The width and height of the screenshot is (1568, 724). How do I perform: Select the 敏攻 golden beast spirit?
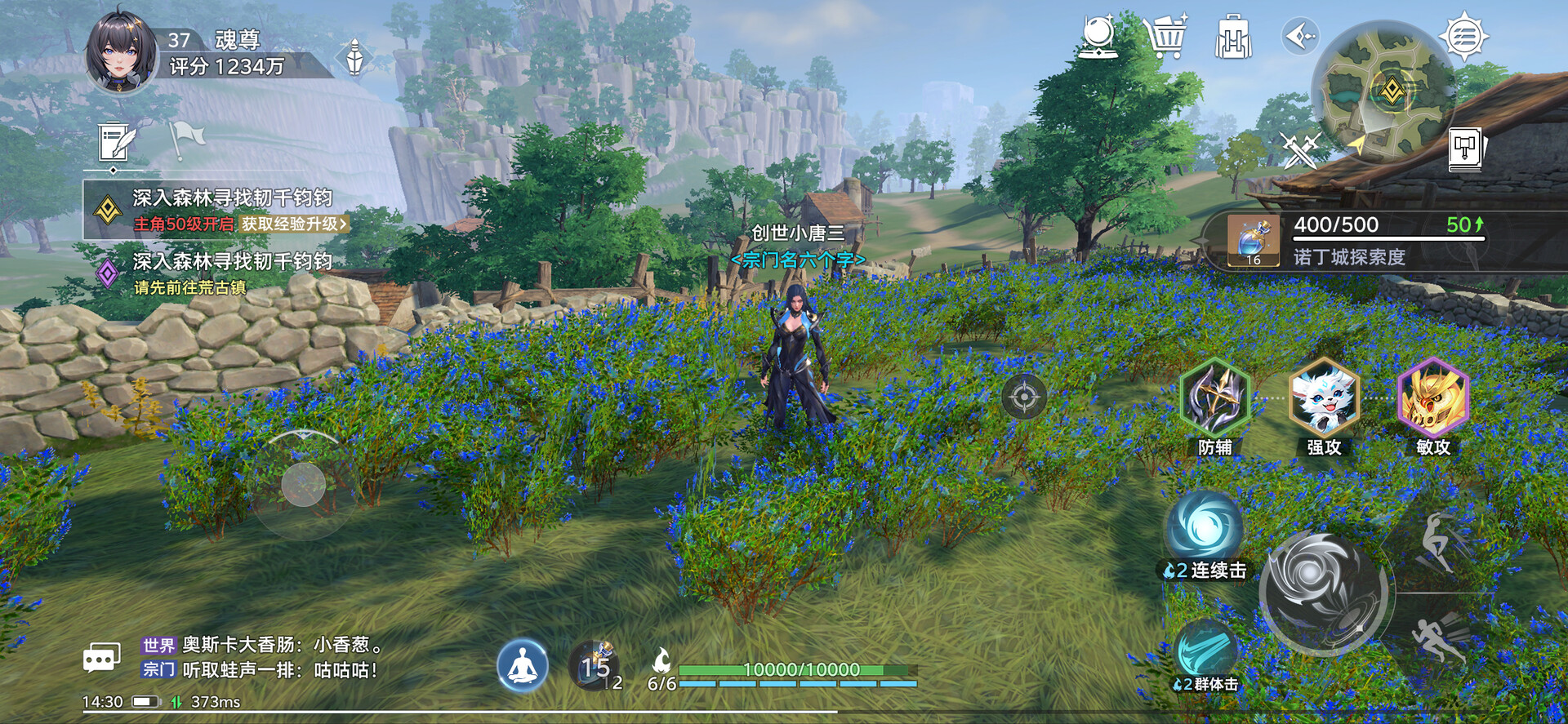[1433, 398]
